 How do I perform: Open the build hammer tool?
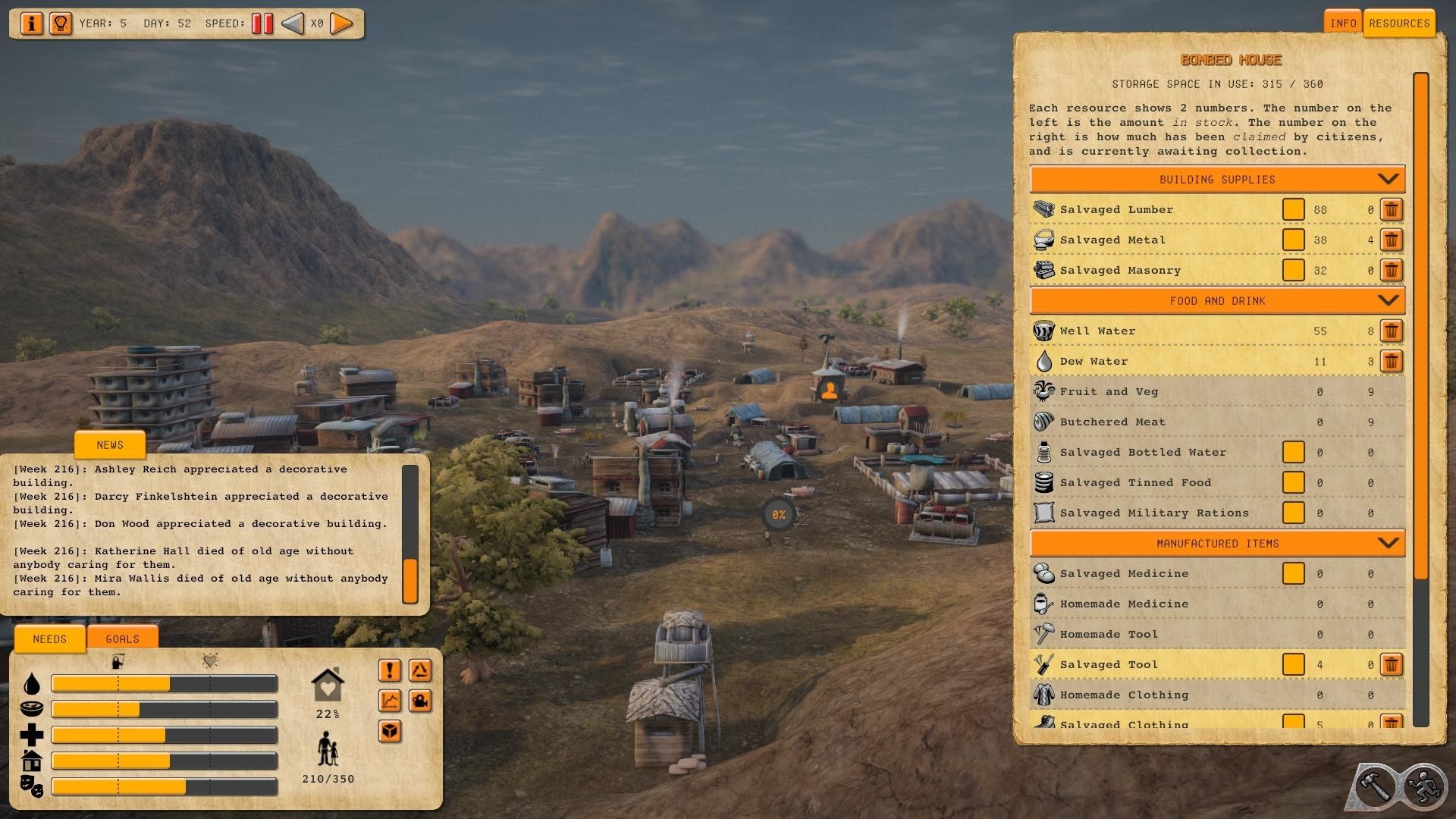(1375, 787)
